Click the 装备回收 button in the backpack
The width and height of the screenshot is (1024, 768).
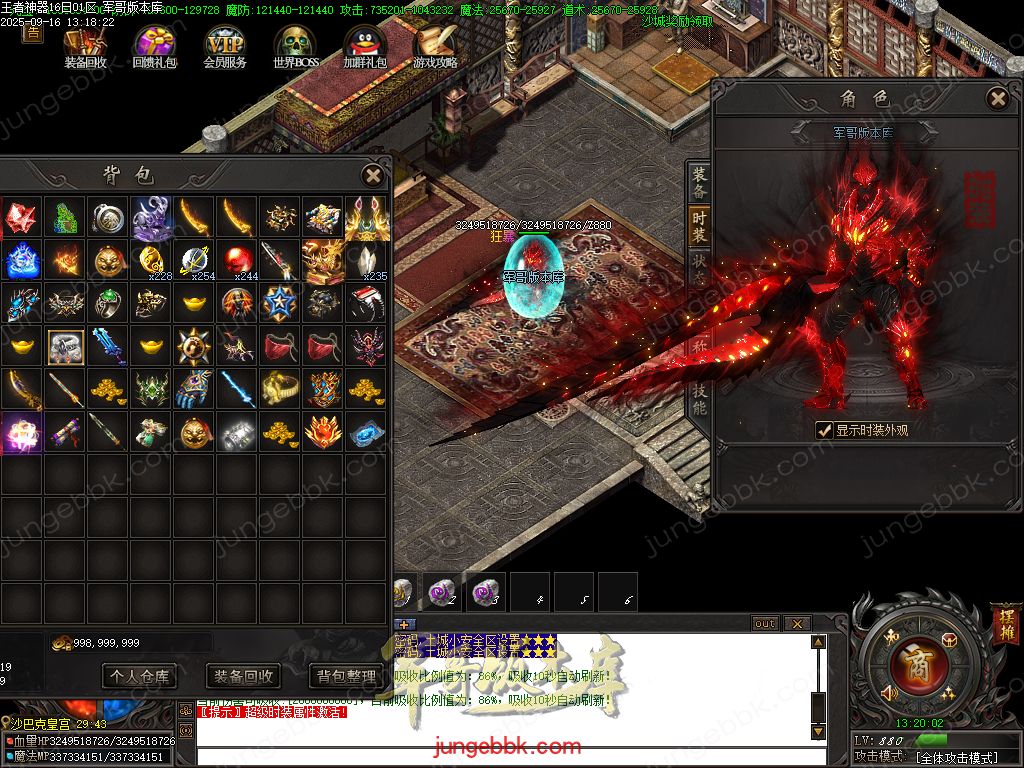(243, 677)
